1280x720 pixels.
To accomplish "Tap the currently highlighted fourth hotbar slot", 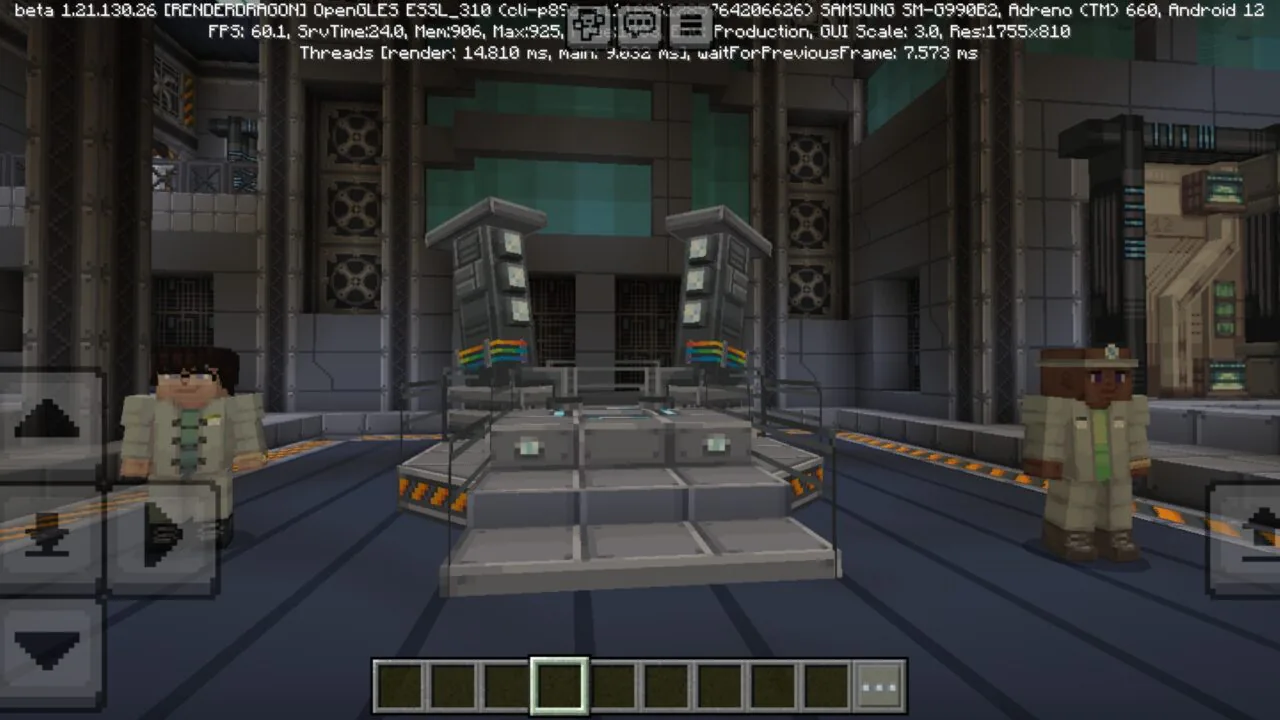I will click(560, 684).
